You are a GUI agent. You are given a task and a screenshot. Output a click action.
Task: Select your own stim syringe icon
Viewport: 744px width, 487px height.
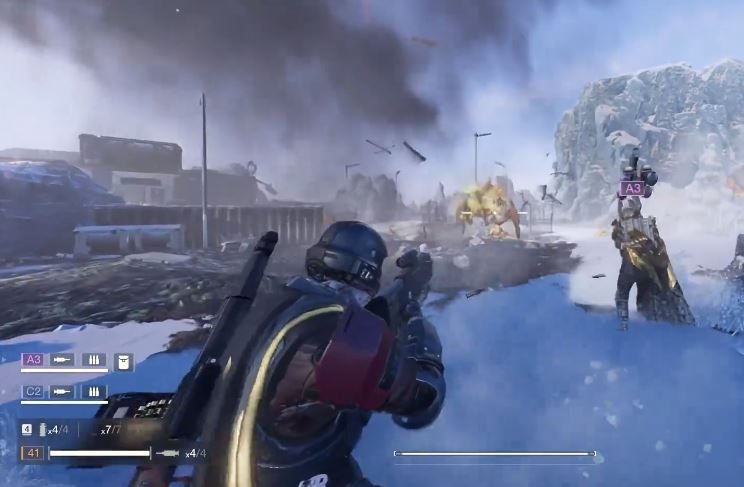point(169,453)
